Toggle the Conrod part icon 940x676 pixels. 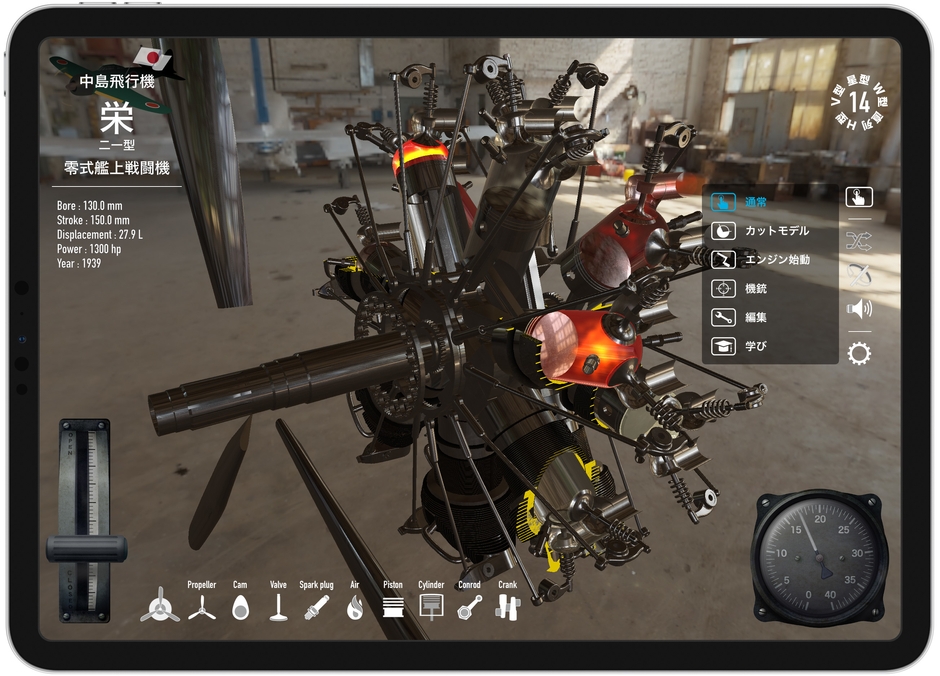(x=469, y=606)
